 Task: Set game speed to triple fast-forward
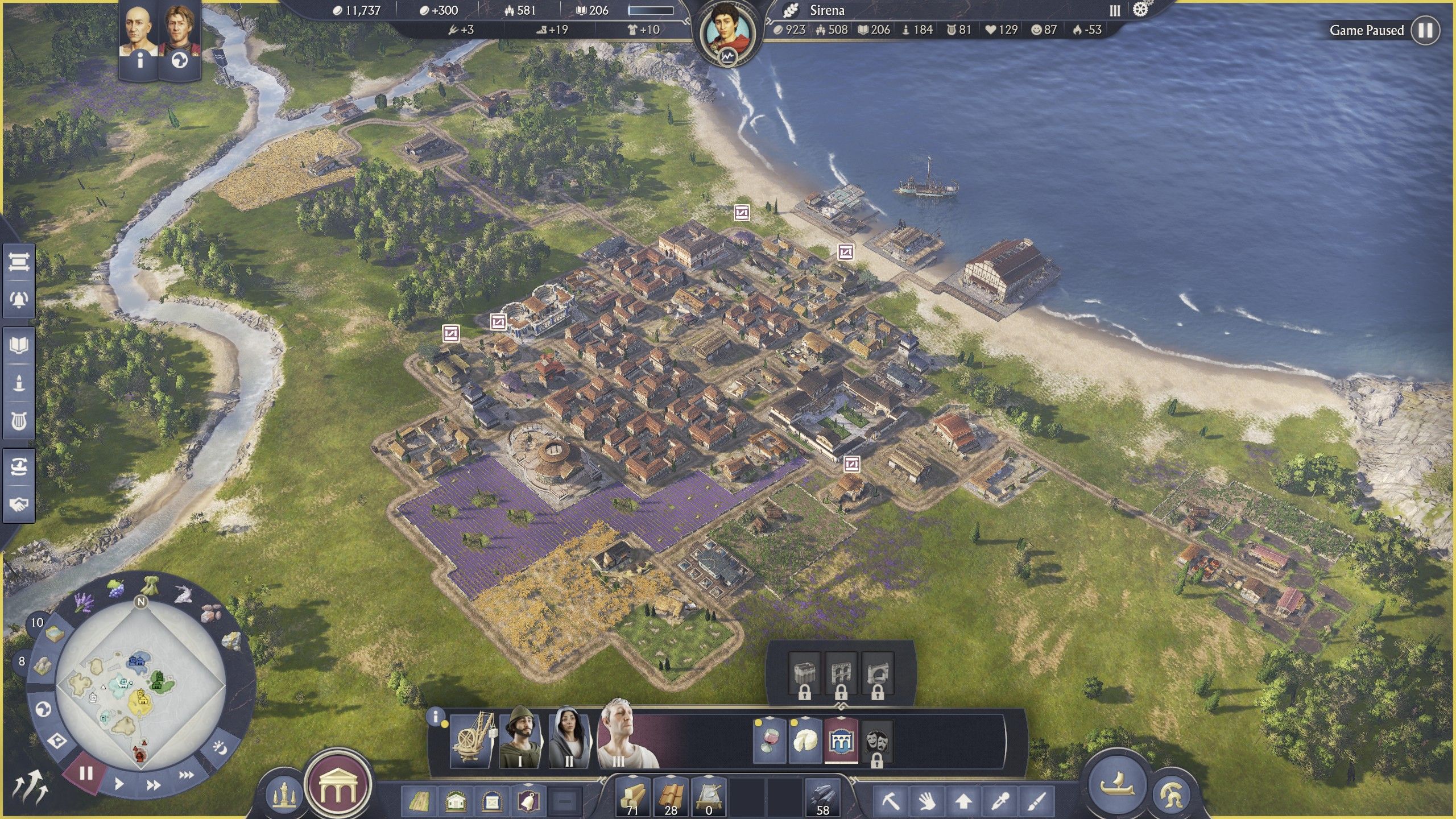click(186, 775)
